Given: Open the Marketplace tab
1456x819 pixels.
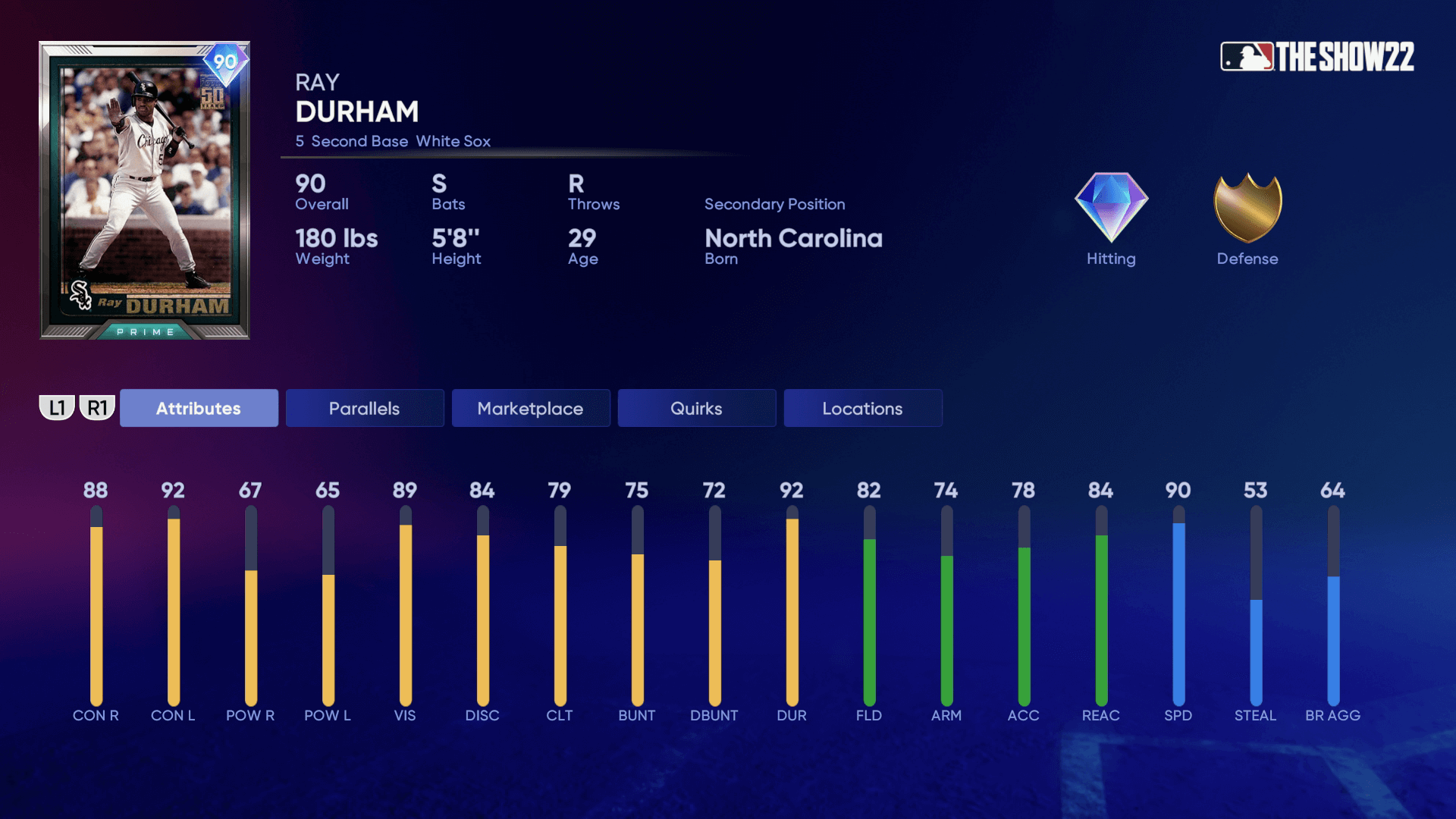Looking at the screenshot, I should click(x=530, y=408).
